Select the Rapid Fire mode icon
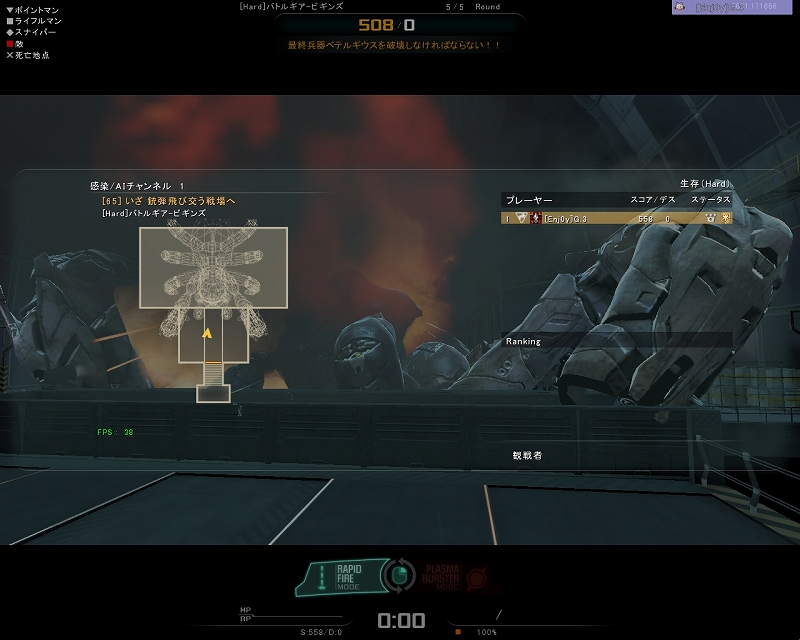The height and width of the screenshot is (640, 800). tap(347, 576)
